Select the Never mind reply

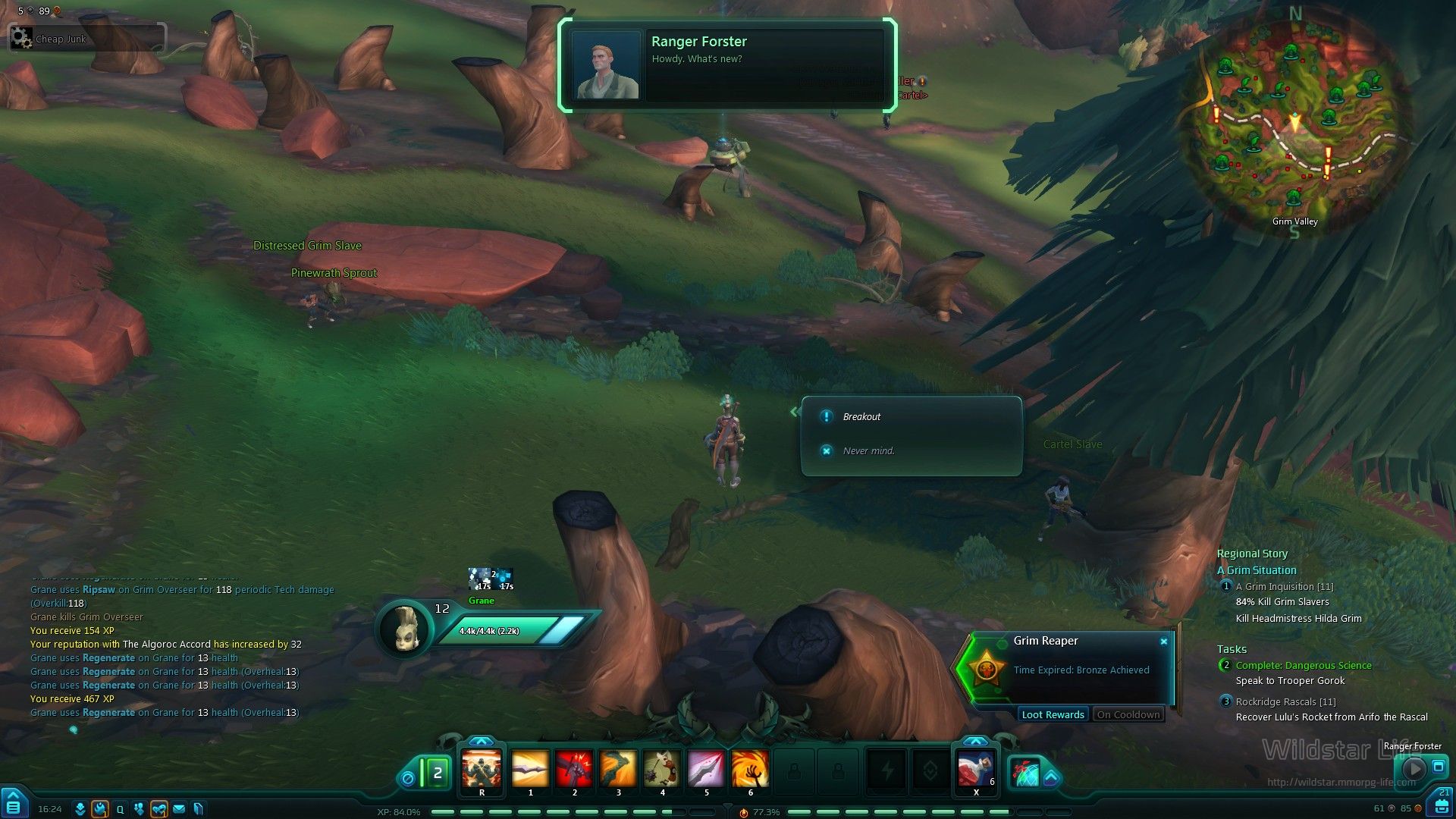(x=868, y=451)
